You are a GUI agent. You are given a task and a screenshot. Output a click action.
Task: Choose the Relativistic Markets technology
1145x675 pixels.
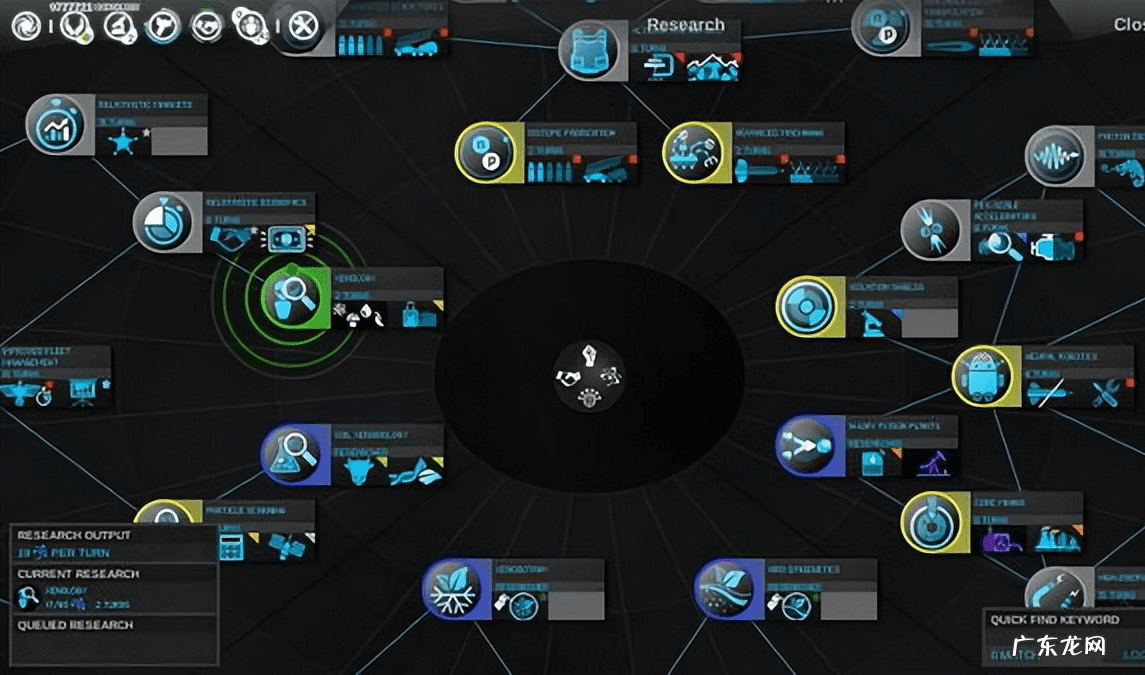[56, 124]
